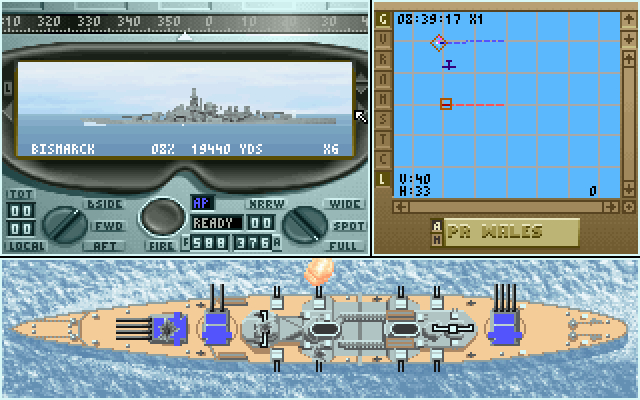Switch to the L map tab
This screenshot has height=400, width=640.
point(382,179)
